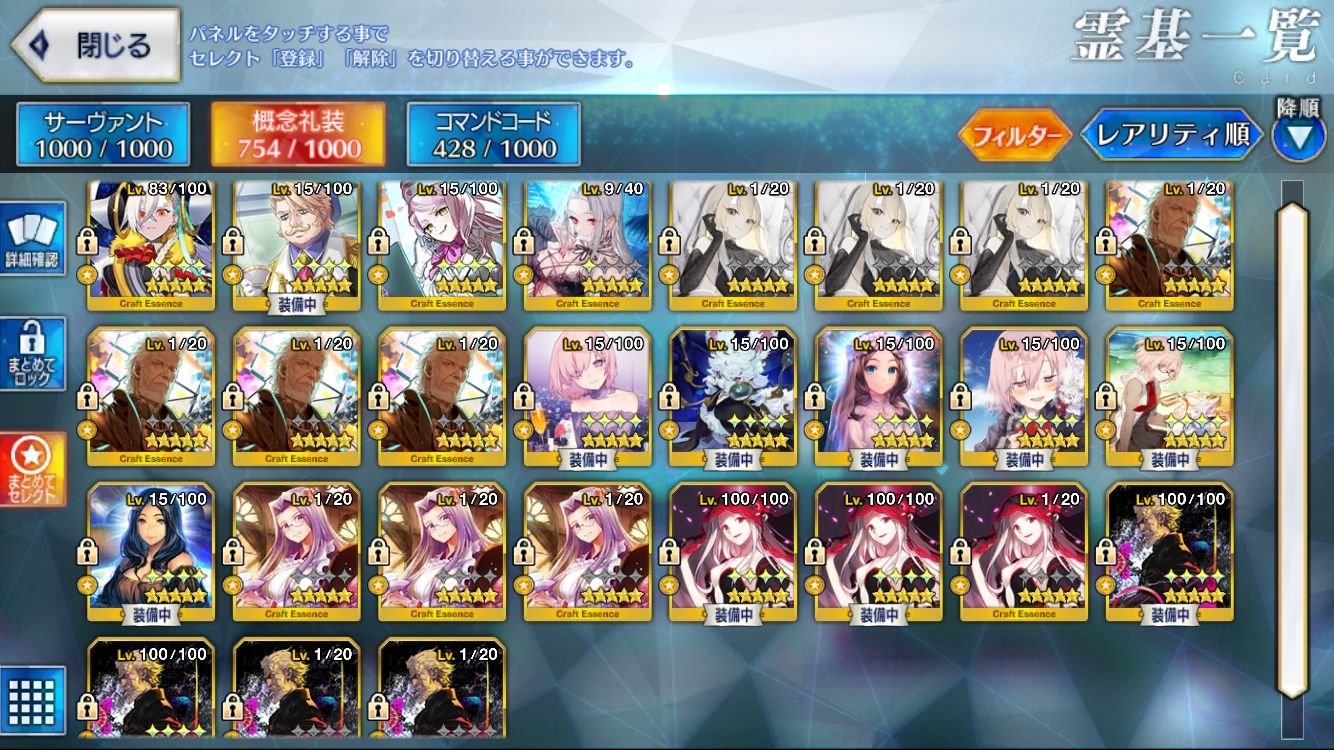1334x750 pixels.
Task: Activate the 詳細確認 button
Action: [33, 239]
